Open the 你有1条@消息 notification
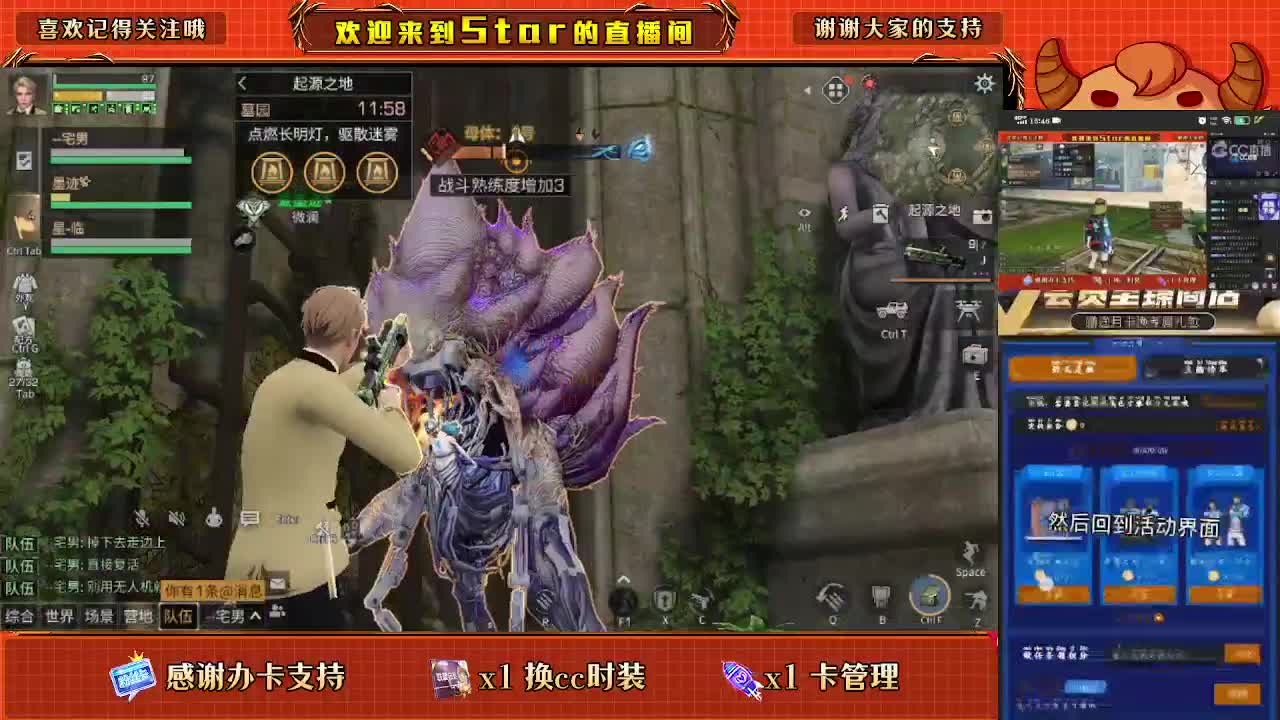The width and height of the screenshot is (1280, 720). 214,589
